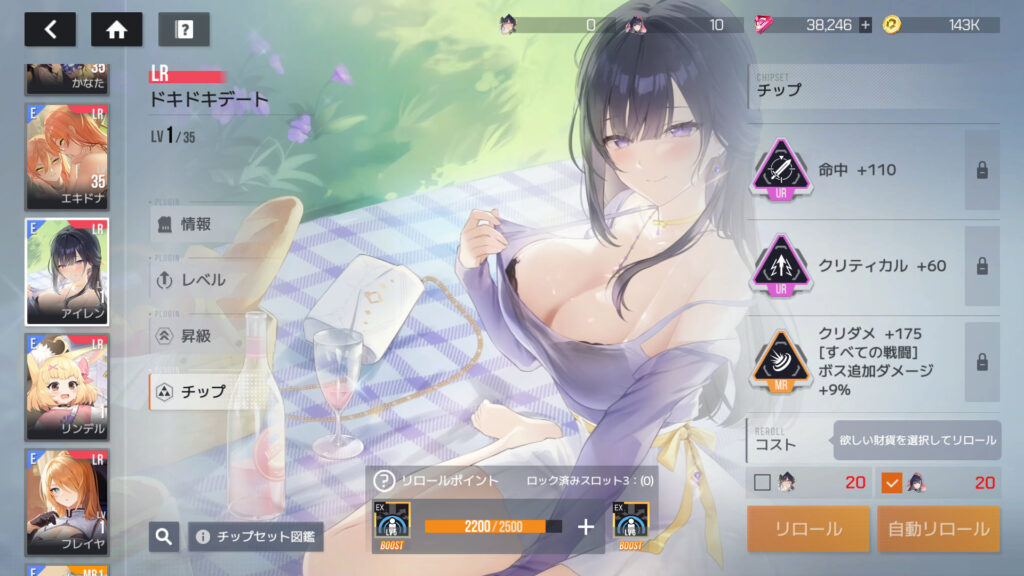Lock the クリティカル +60 chip slot
The height and width of the screenshot is (576, 1024).
pyautogui.click(x=982, y=266)
